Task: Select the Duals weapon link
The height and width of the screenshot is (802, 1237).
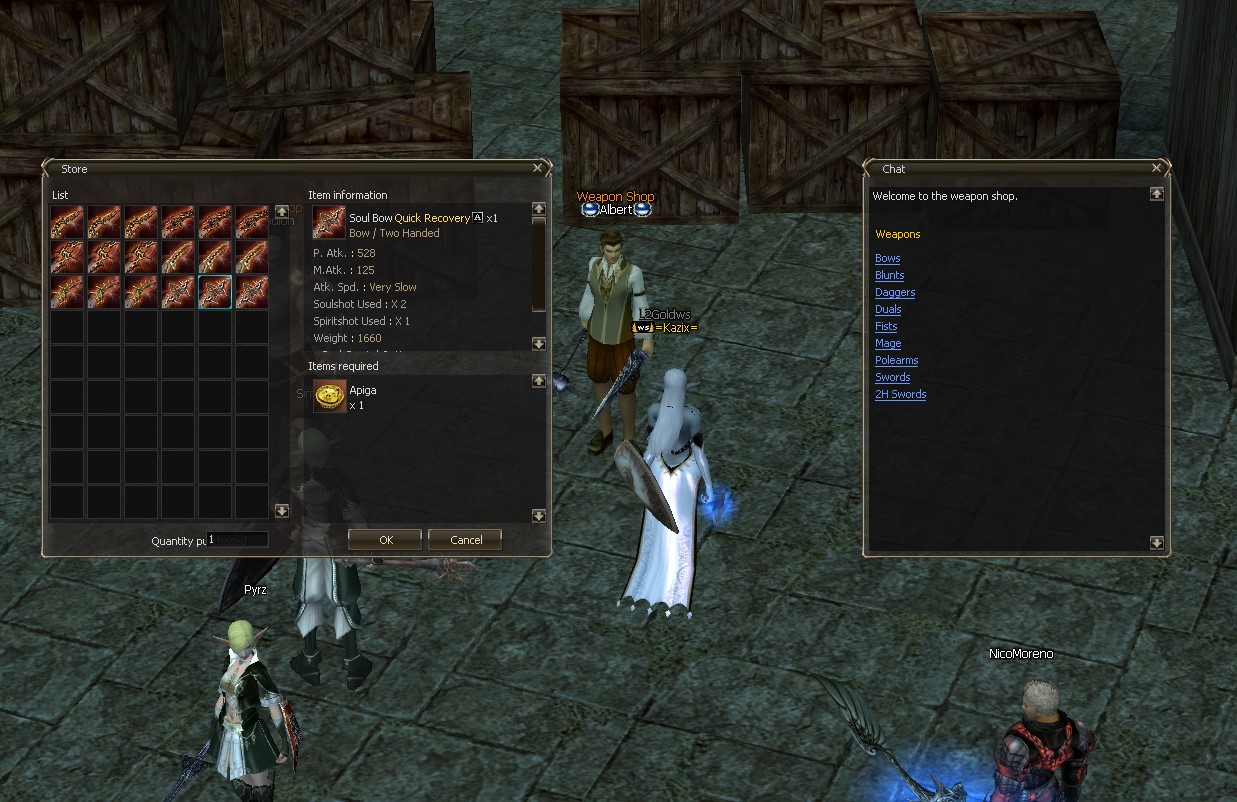Action: point(888,309)
